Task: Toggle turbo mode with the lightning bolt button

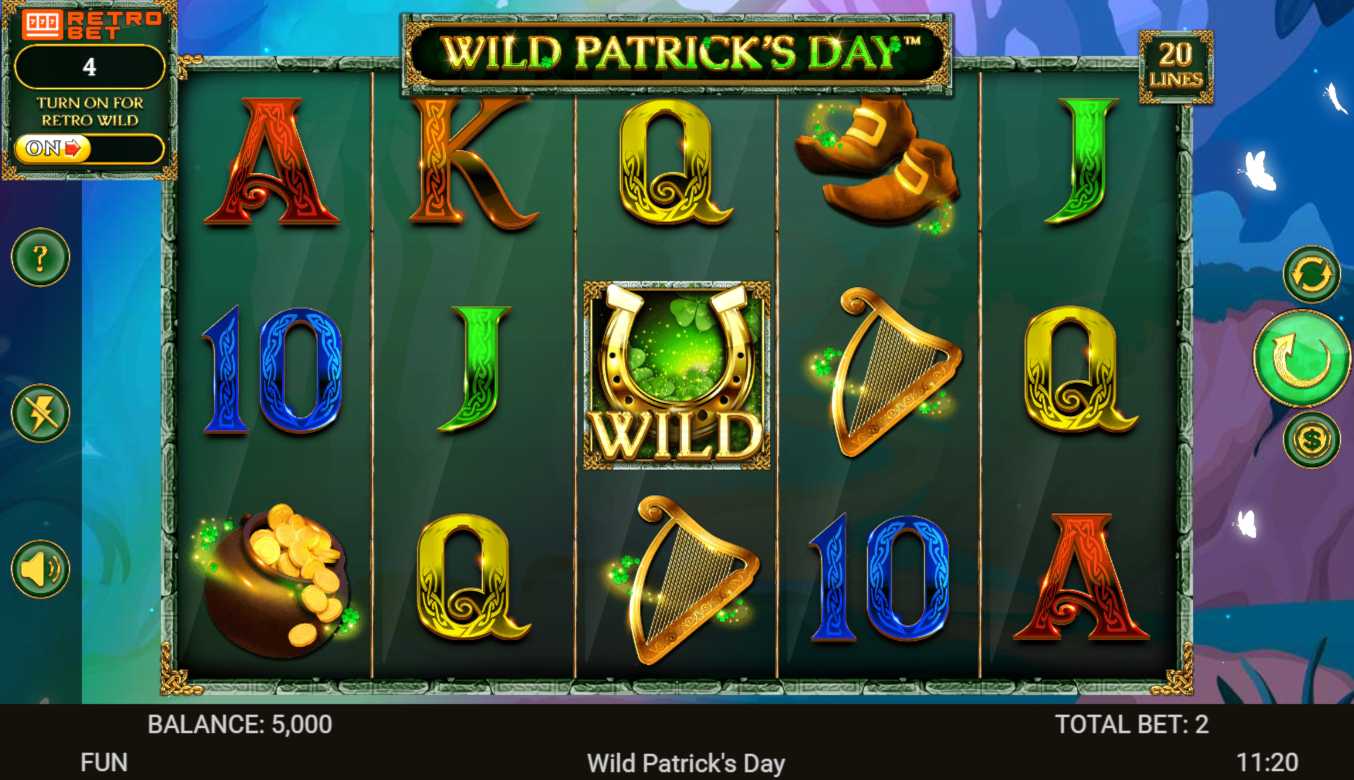Action: coord(40,413)
